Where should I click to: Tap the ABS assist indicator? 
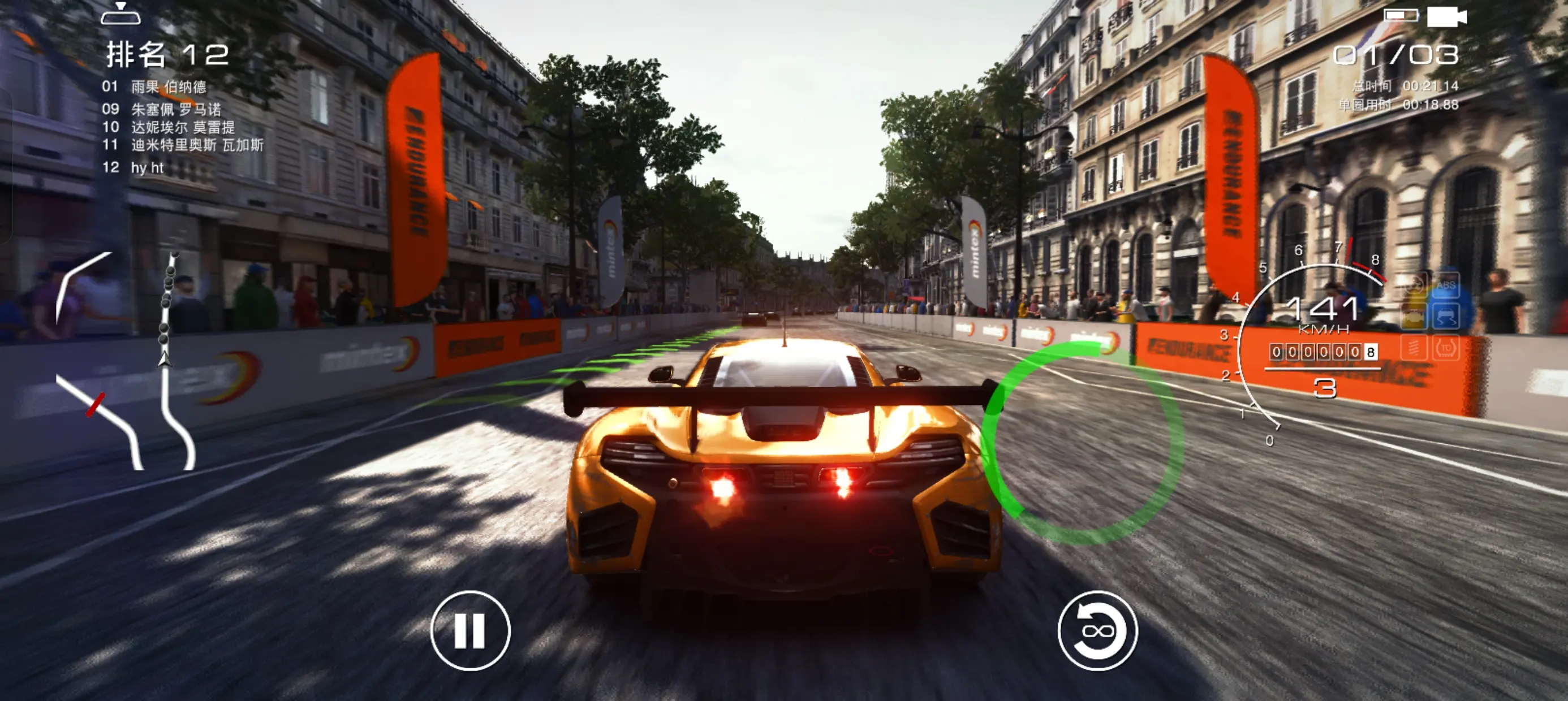tap(1446, 285)
